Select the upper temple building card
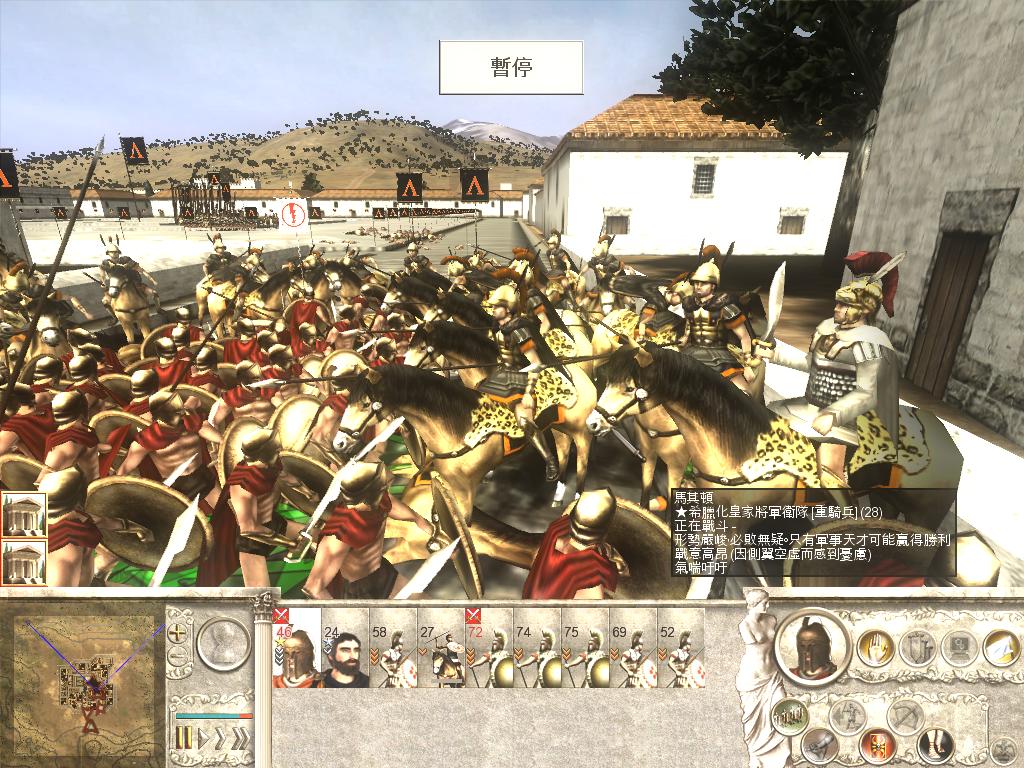The width and height of the screenshot is (1024, 768). coord(23,515)
